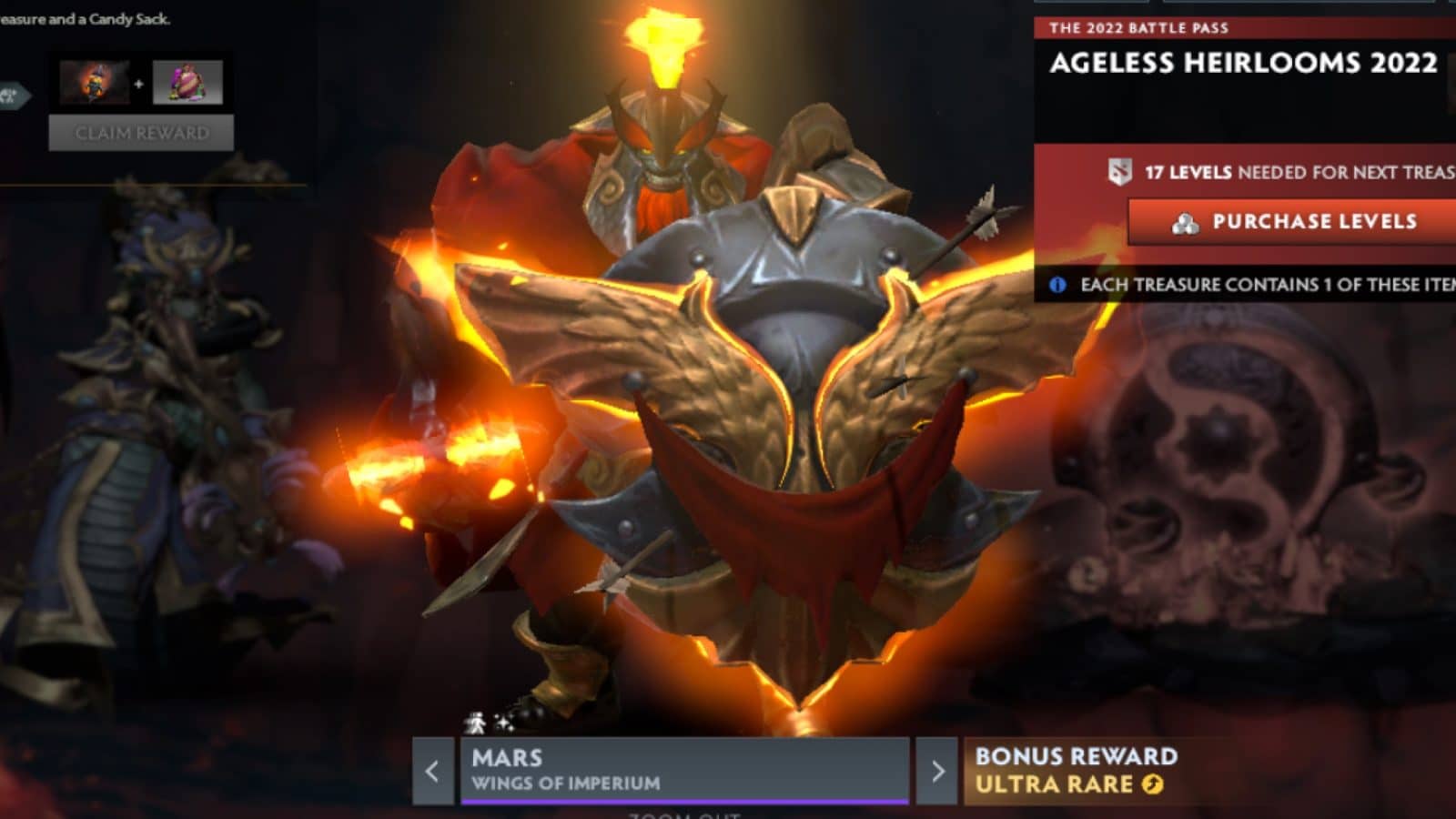Toggle the sparkle effects icon near Mars
Image resolution: width=1456 pixels, height=819 pixels.
(503, 723)
